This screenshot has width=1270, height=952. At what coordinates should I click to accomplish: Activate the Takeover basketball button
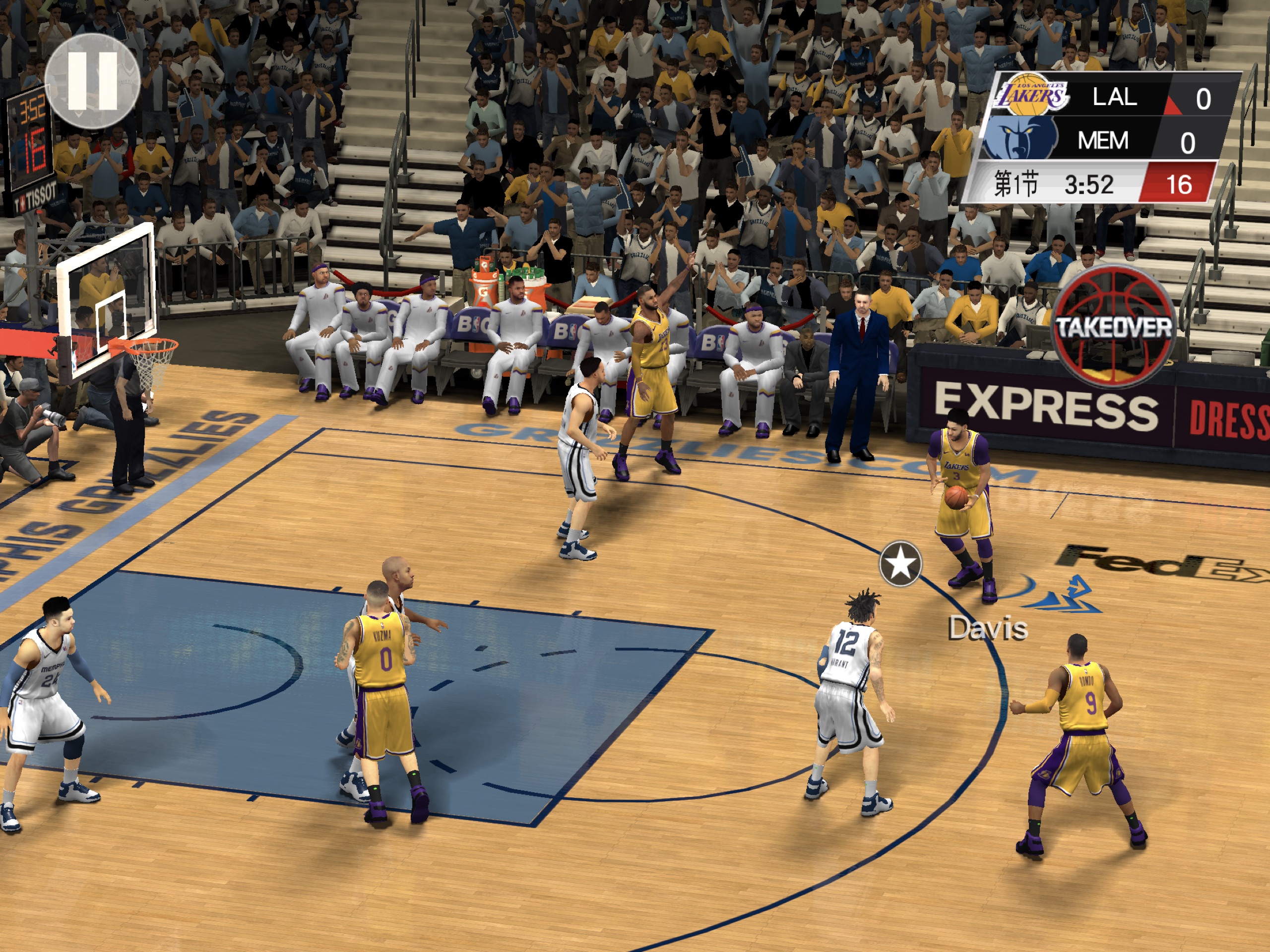(x=1113, y=327)
